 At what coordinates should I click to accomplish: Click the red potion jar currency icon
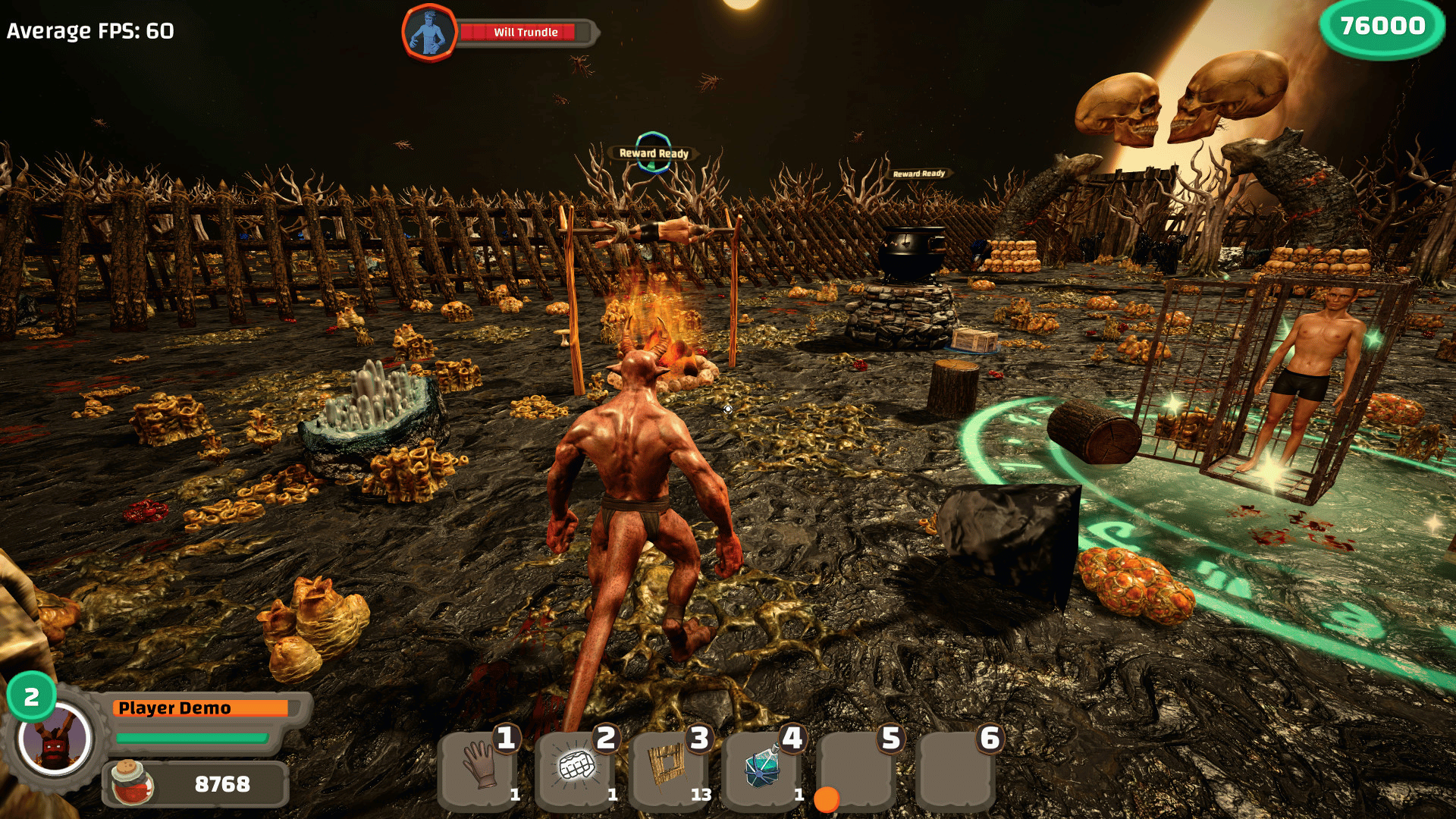[131, 783]
